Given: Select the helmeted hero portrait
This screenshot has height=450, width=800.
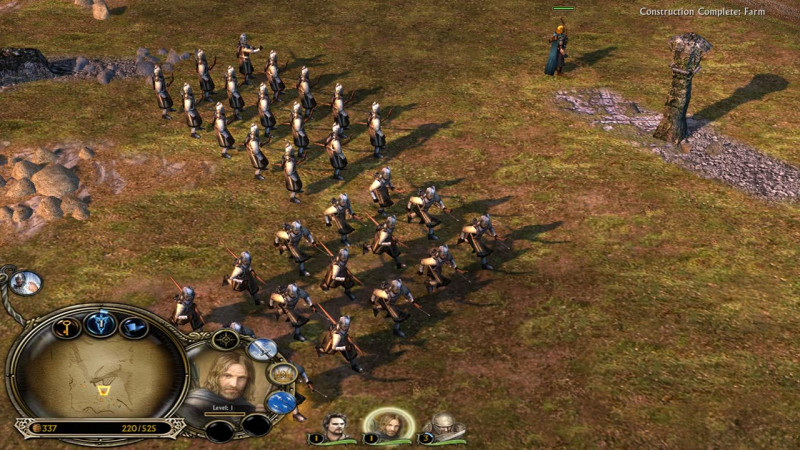Looking at the screenshot, I should coord(442,427).
